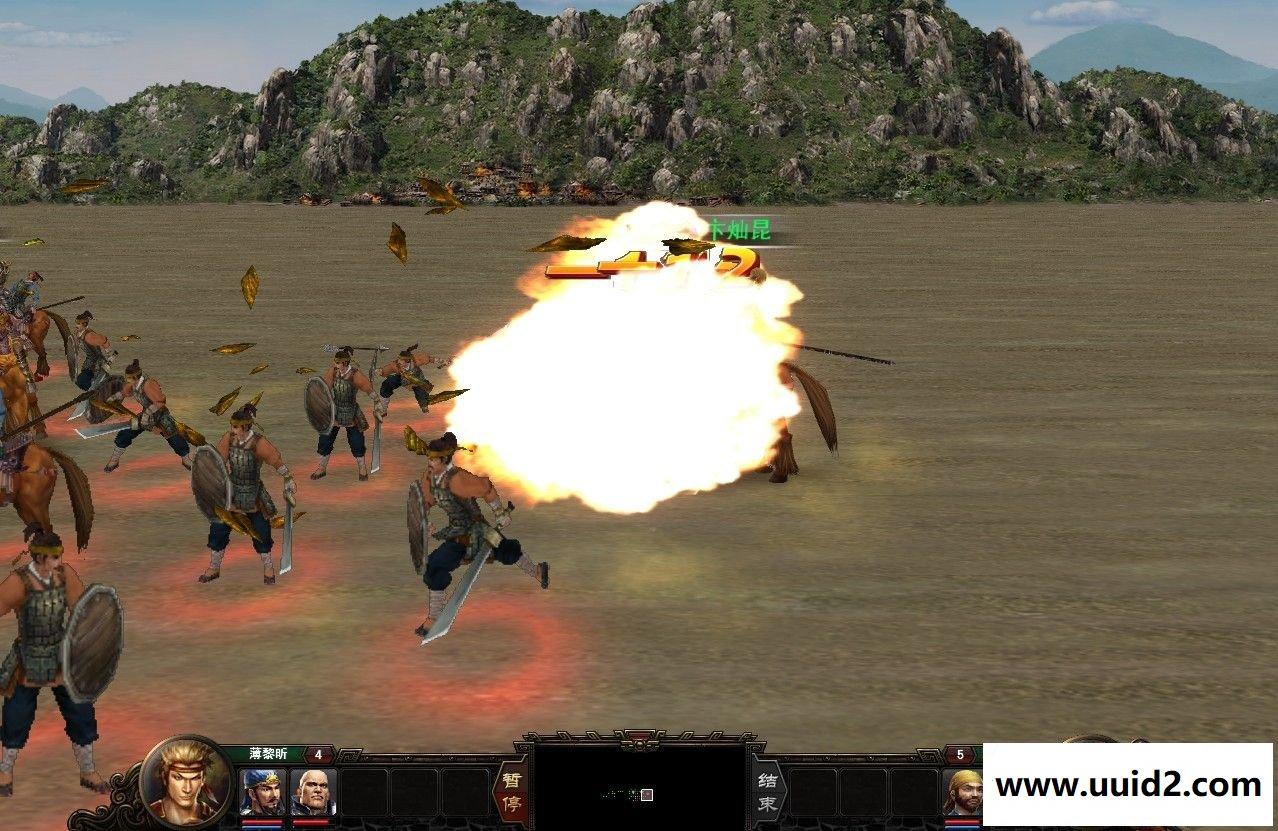Select the enemy yellow-bandana general portrait

click(x=964, y=791)
